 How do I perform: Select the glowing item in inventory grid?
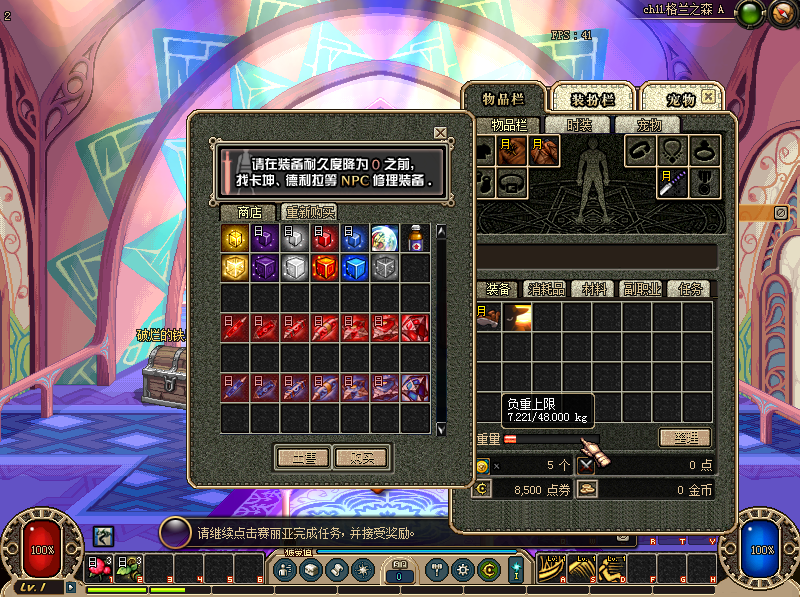click(518, 317)
